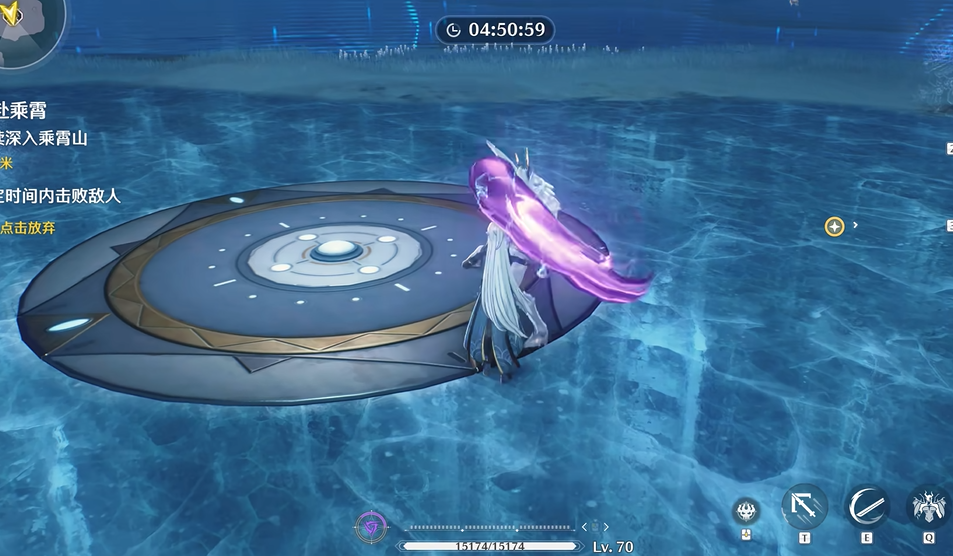Activate the winged figure ultimate icon

929,507
